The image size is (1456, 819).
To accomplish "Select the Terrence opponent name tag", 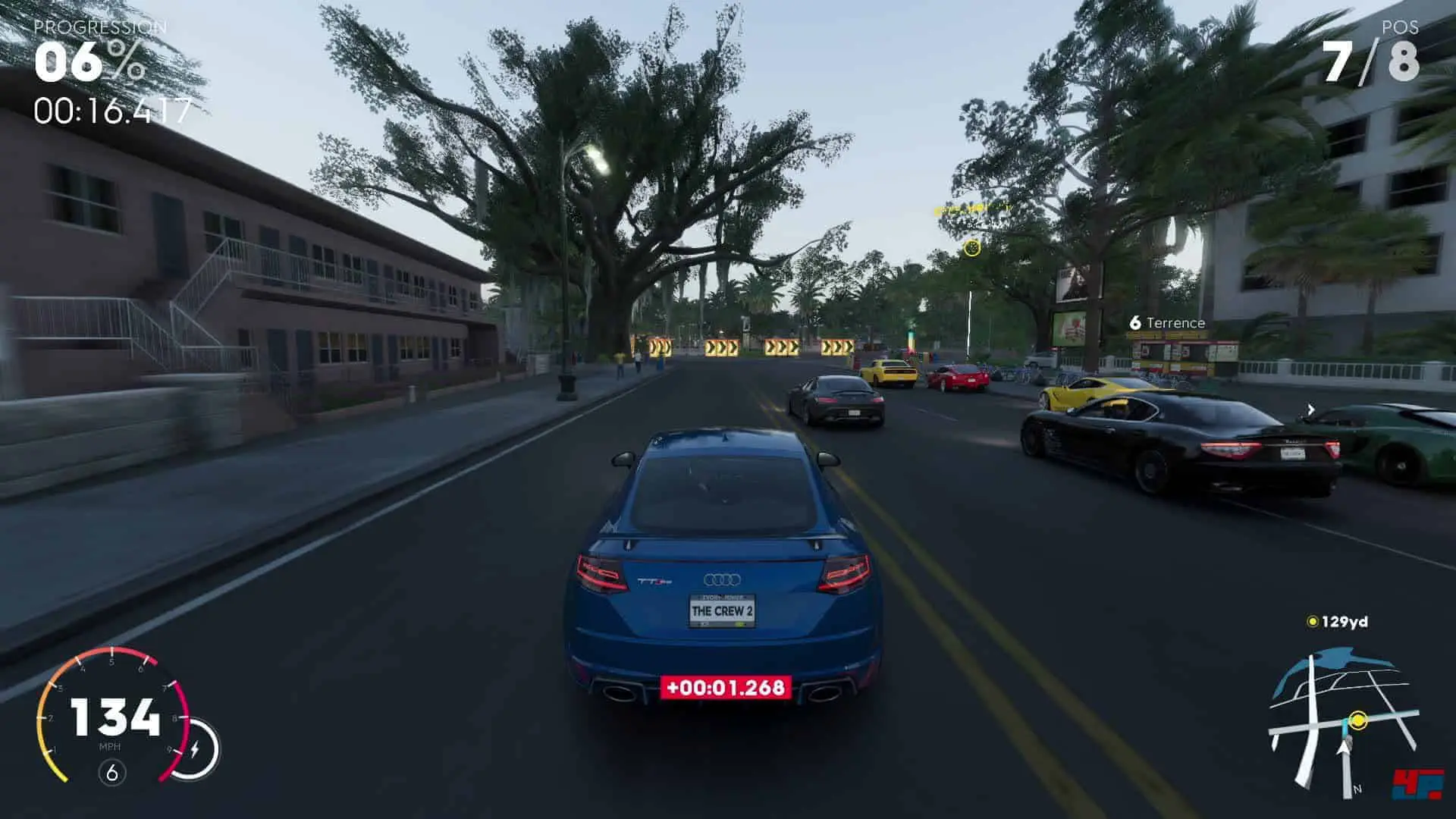I will [x=1168, y=323].
